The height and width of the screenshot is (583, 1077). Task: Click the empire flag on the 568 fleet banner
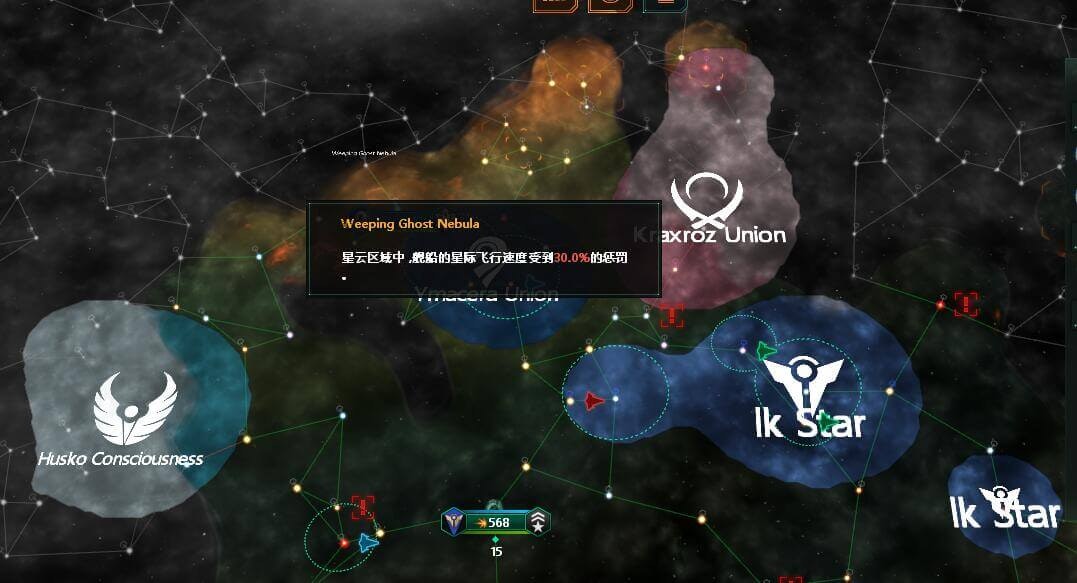454,521
